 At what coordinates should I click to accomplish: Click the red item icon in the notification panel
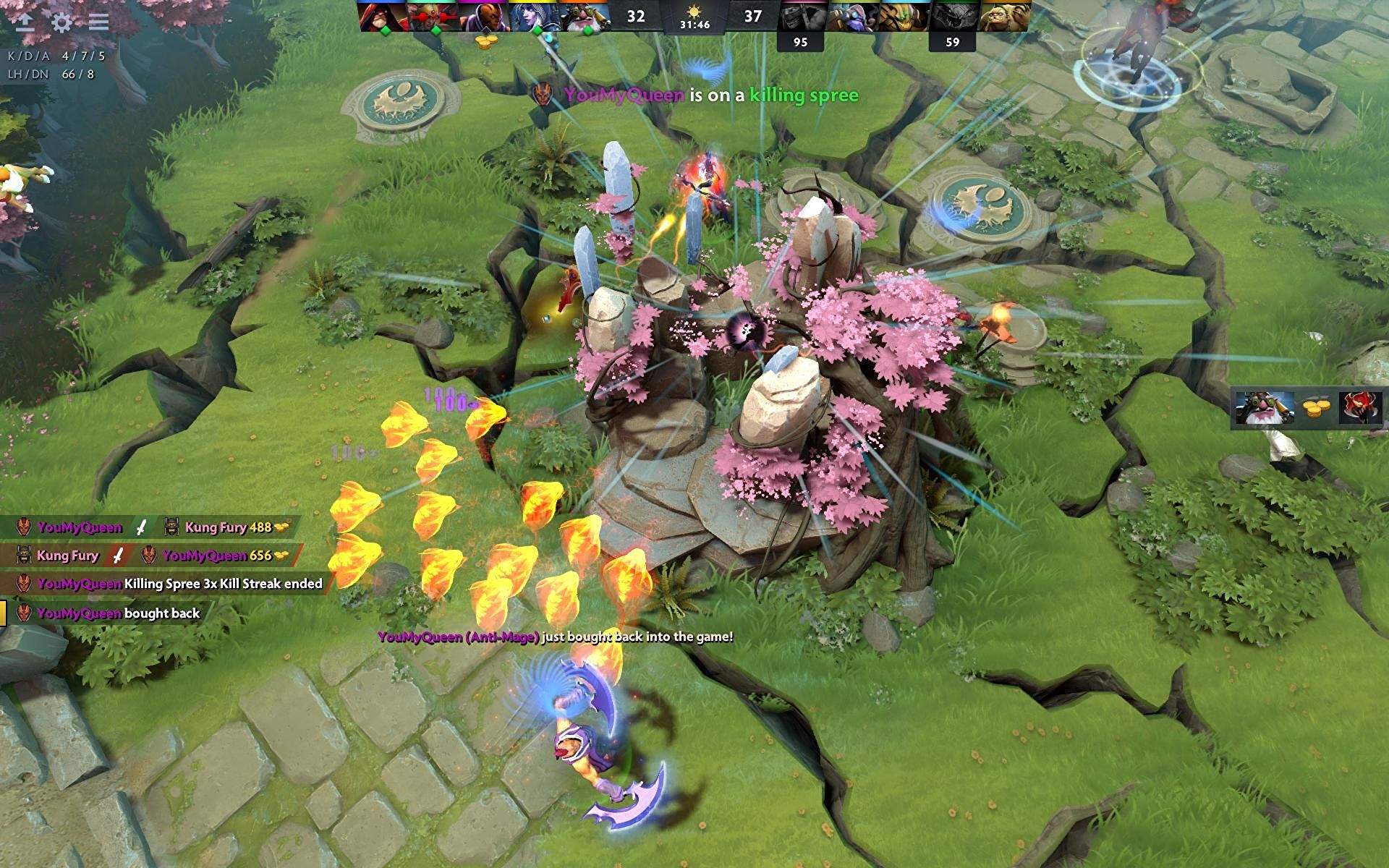tap(1361, 408)
